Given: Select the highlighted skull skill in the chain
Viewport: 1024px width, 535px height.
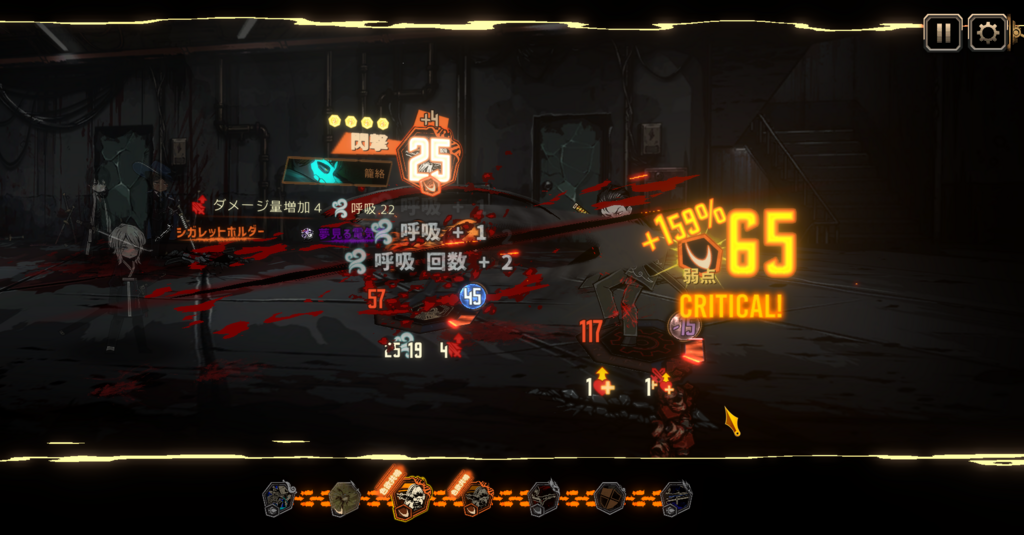Looking at the screenshot, I should [x=411, y=497].
